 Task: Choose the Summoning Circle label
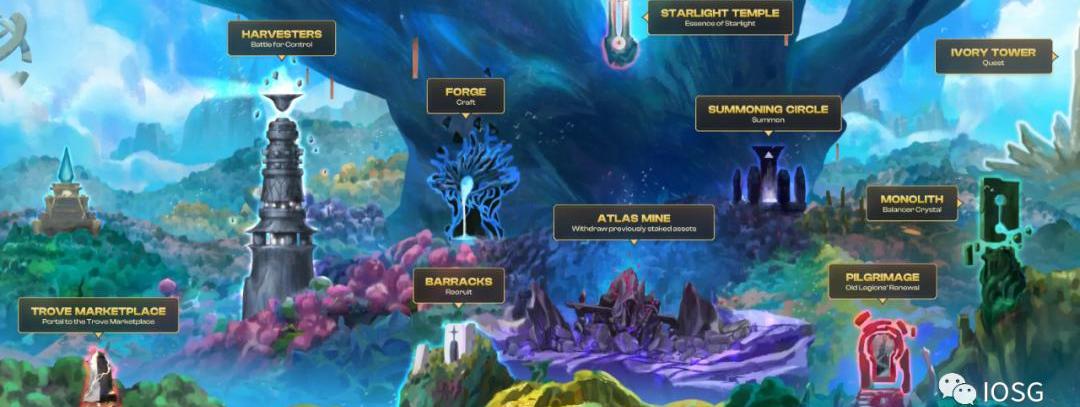(x=768, y=113)
